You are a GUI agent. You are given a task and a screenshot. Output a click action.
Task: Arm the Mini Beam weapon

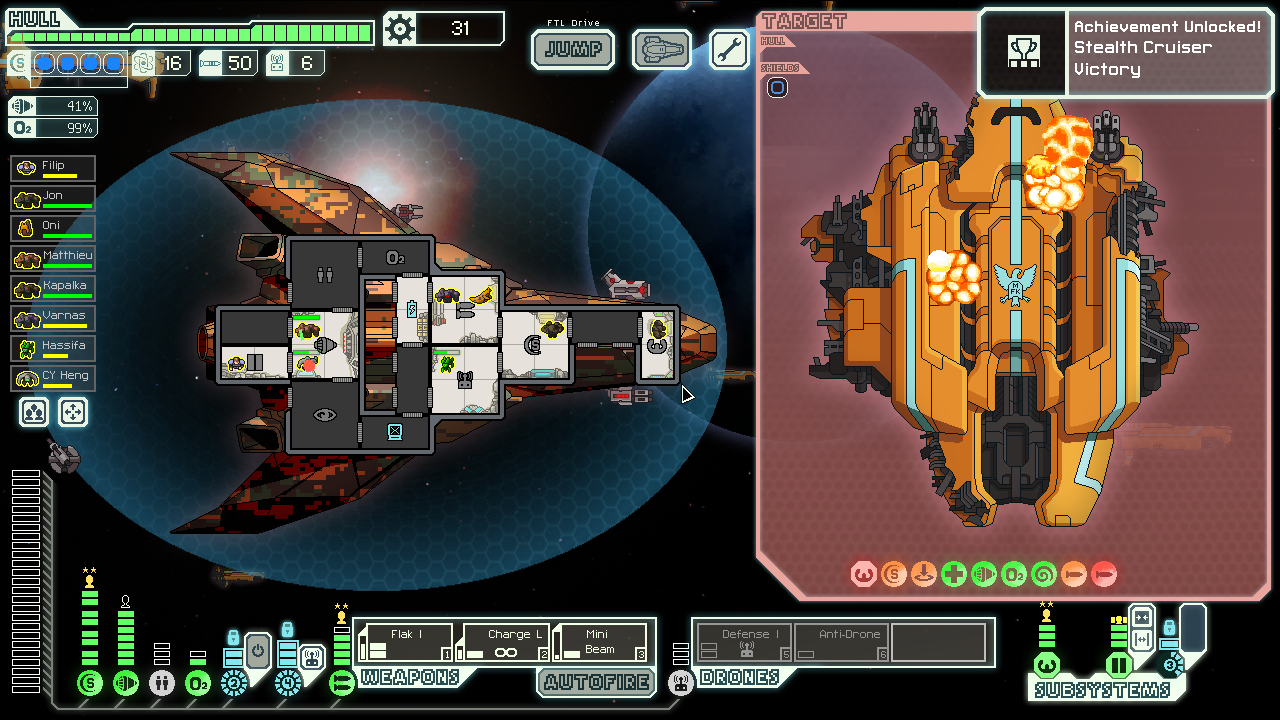point(600,642)
